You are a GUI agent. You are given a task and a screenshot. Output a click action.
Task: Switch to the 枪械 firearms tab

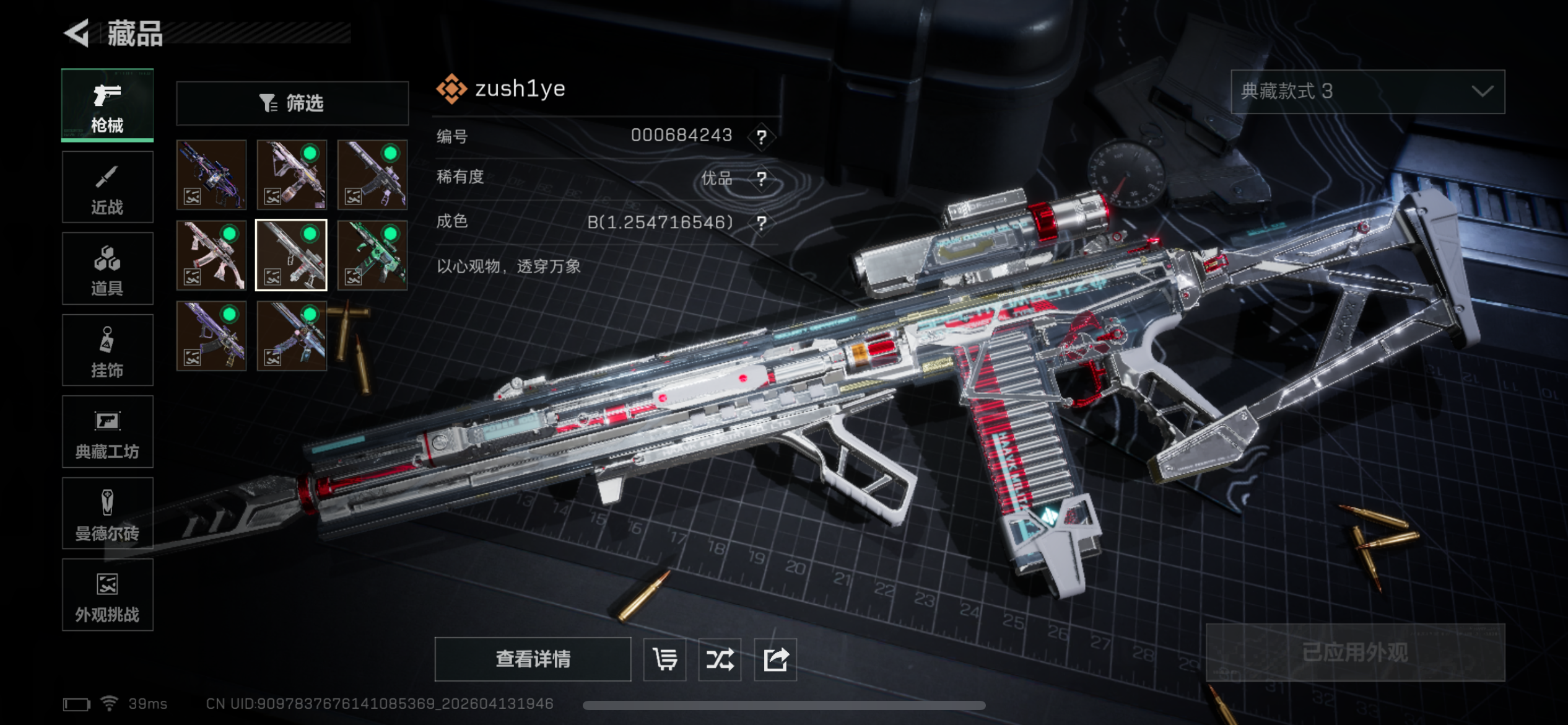point(107,105)
